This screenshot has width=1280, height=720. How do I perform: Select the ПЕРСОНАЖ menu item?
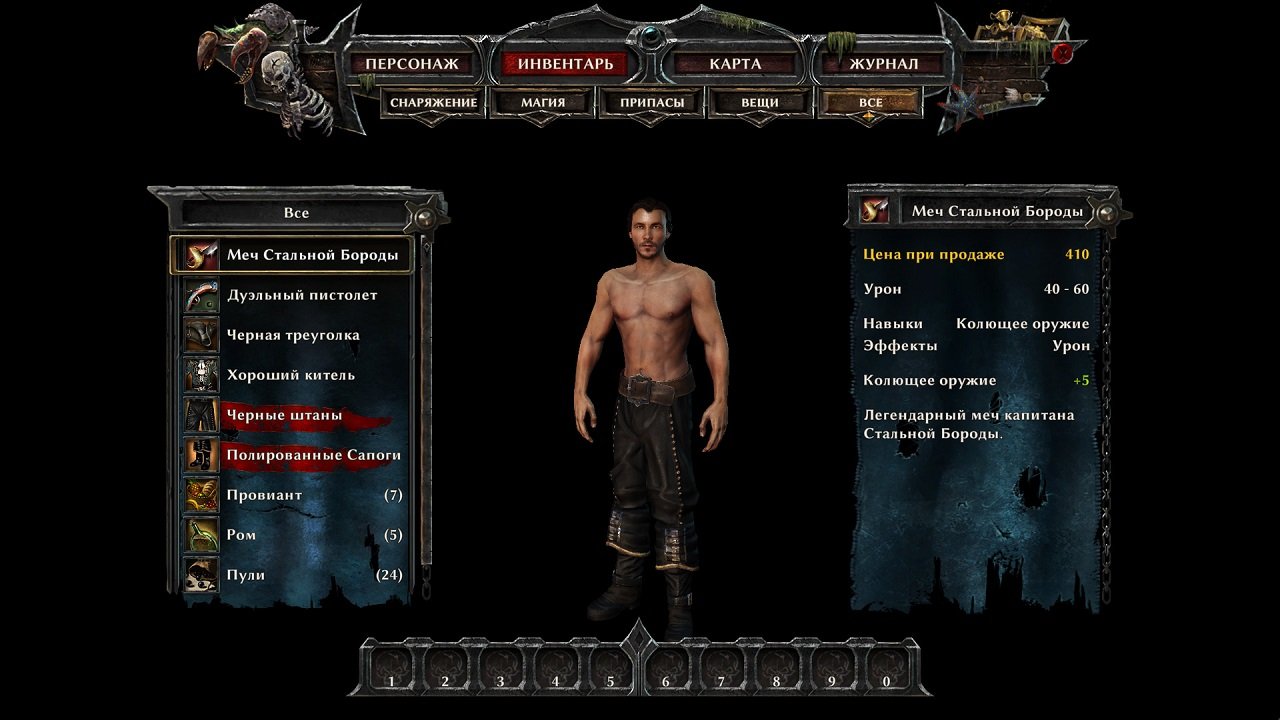(x=413, y=63)
